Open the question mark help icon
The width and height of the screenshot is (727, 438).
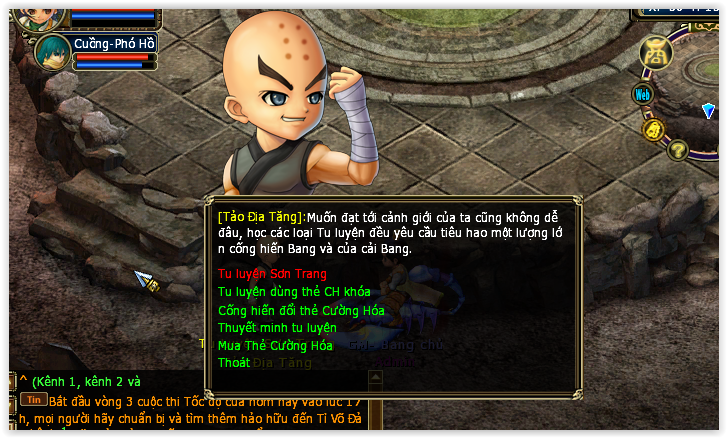[x=678, y=150]
